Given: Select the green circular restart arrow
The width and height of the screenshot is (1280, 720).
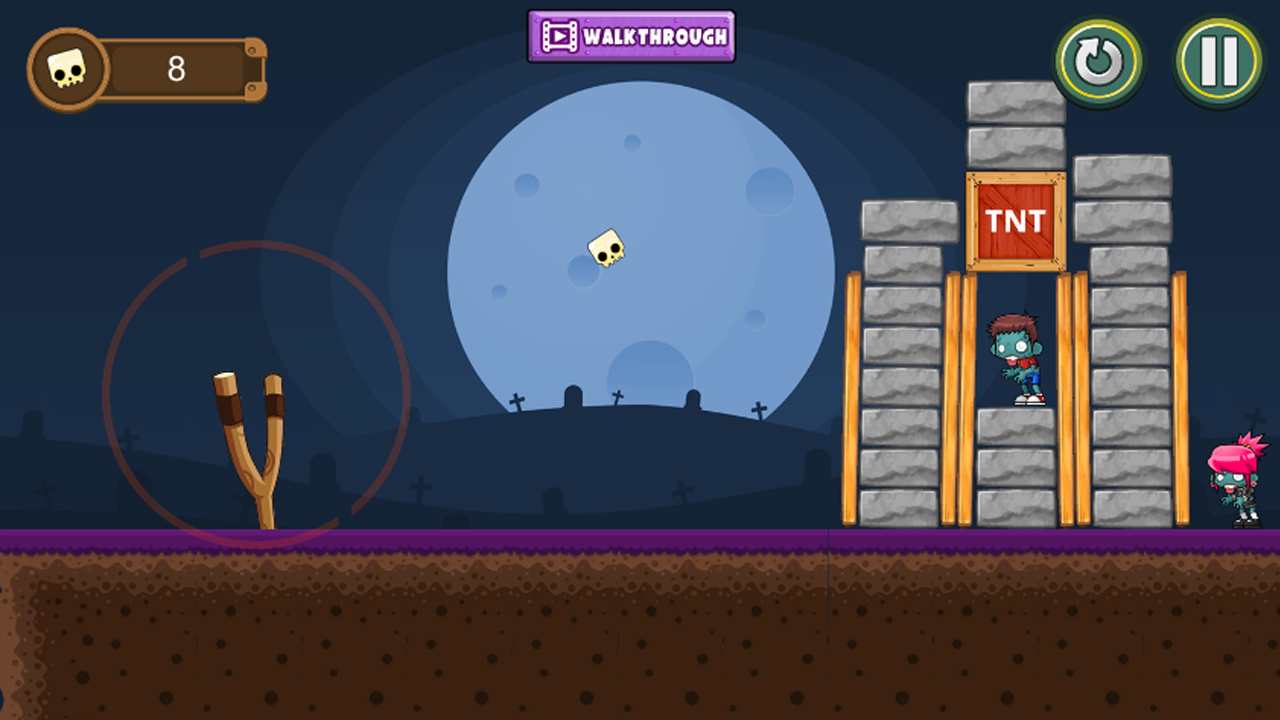Looking at the screenshot, I should pos(1100,60).
